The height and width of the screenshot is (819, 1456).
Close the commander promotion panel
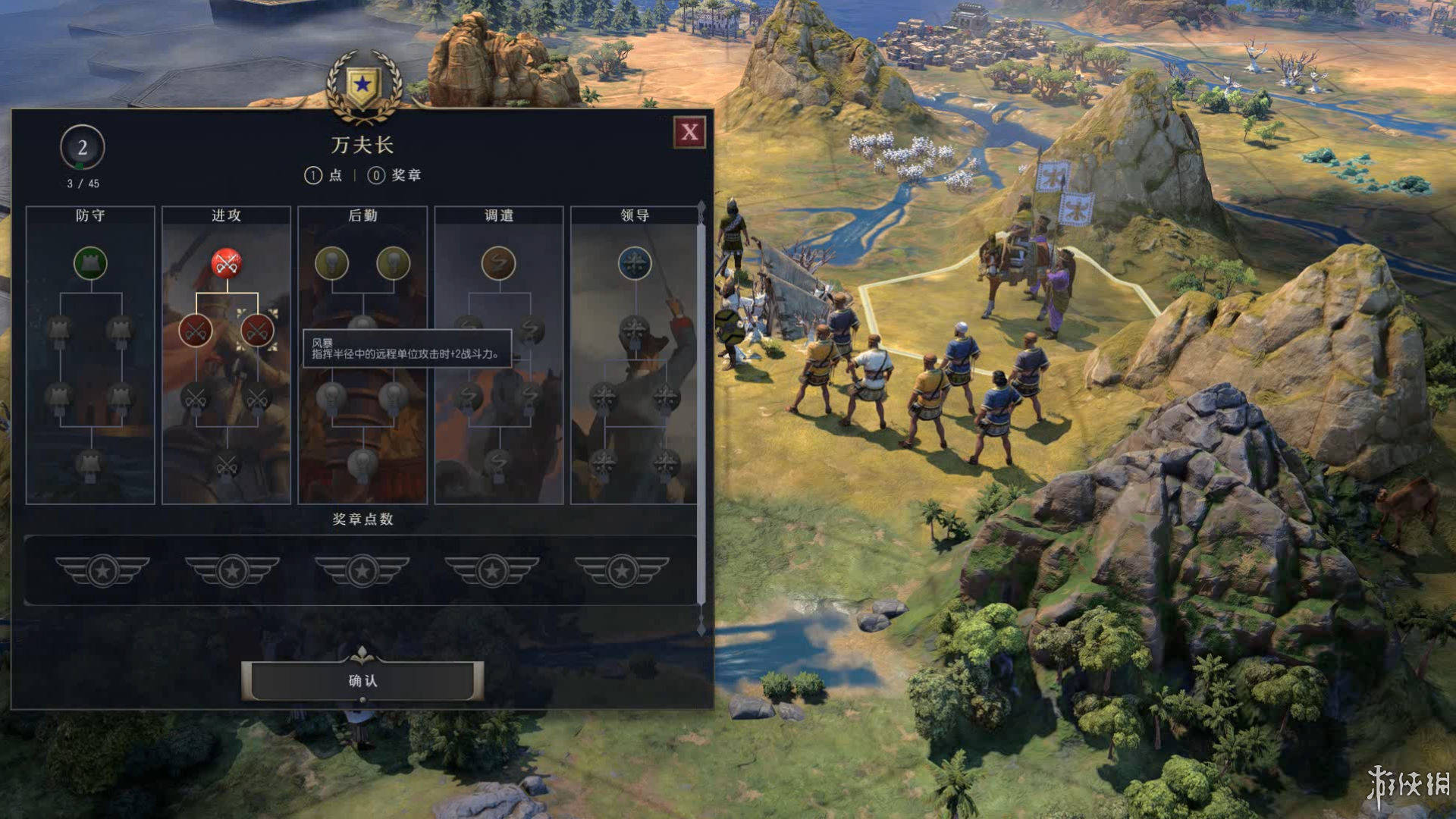click(689, 133)
